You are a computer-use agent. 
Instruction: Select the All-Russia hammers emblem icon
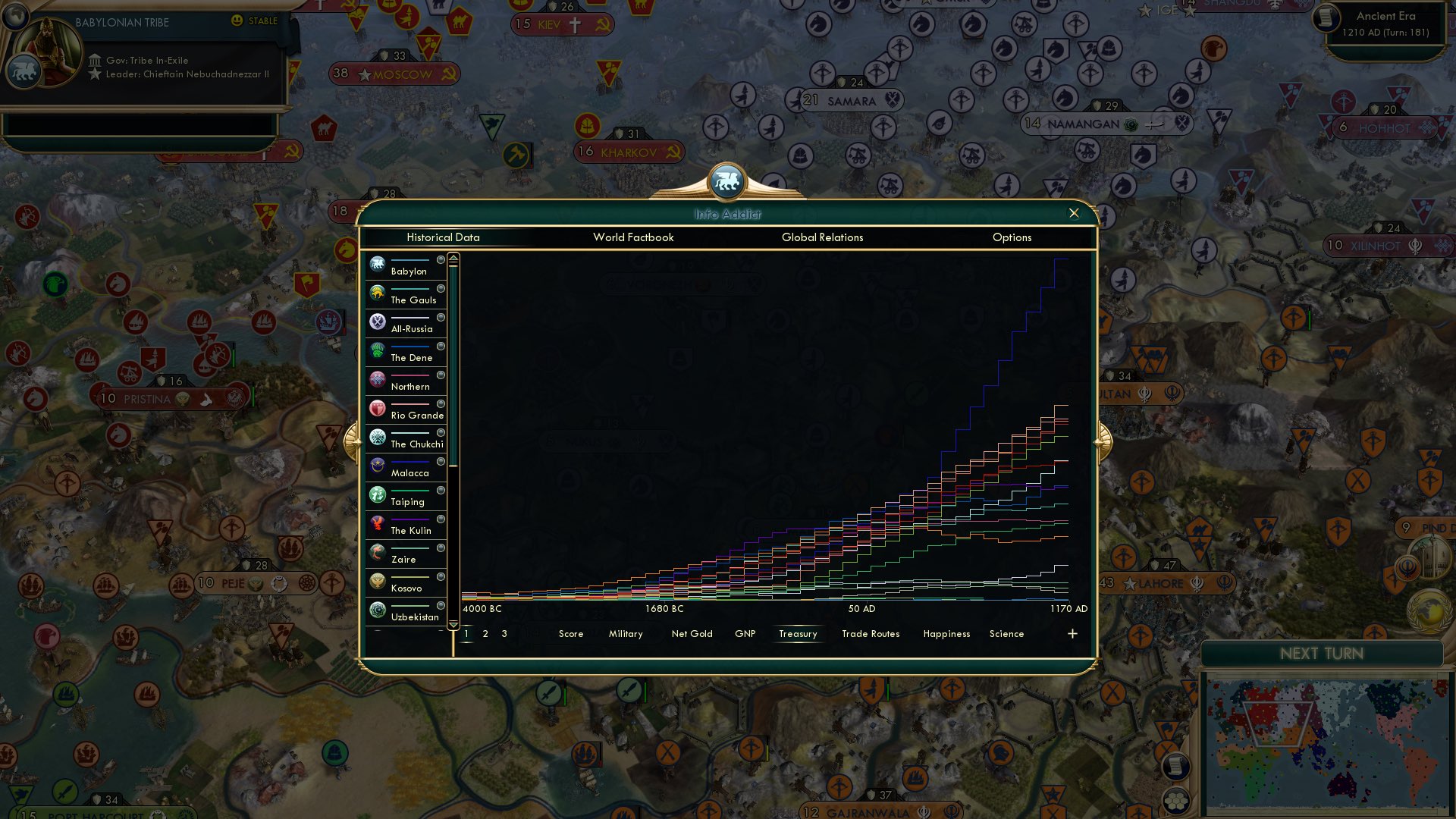pos(377,321)
